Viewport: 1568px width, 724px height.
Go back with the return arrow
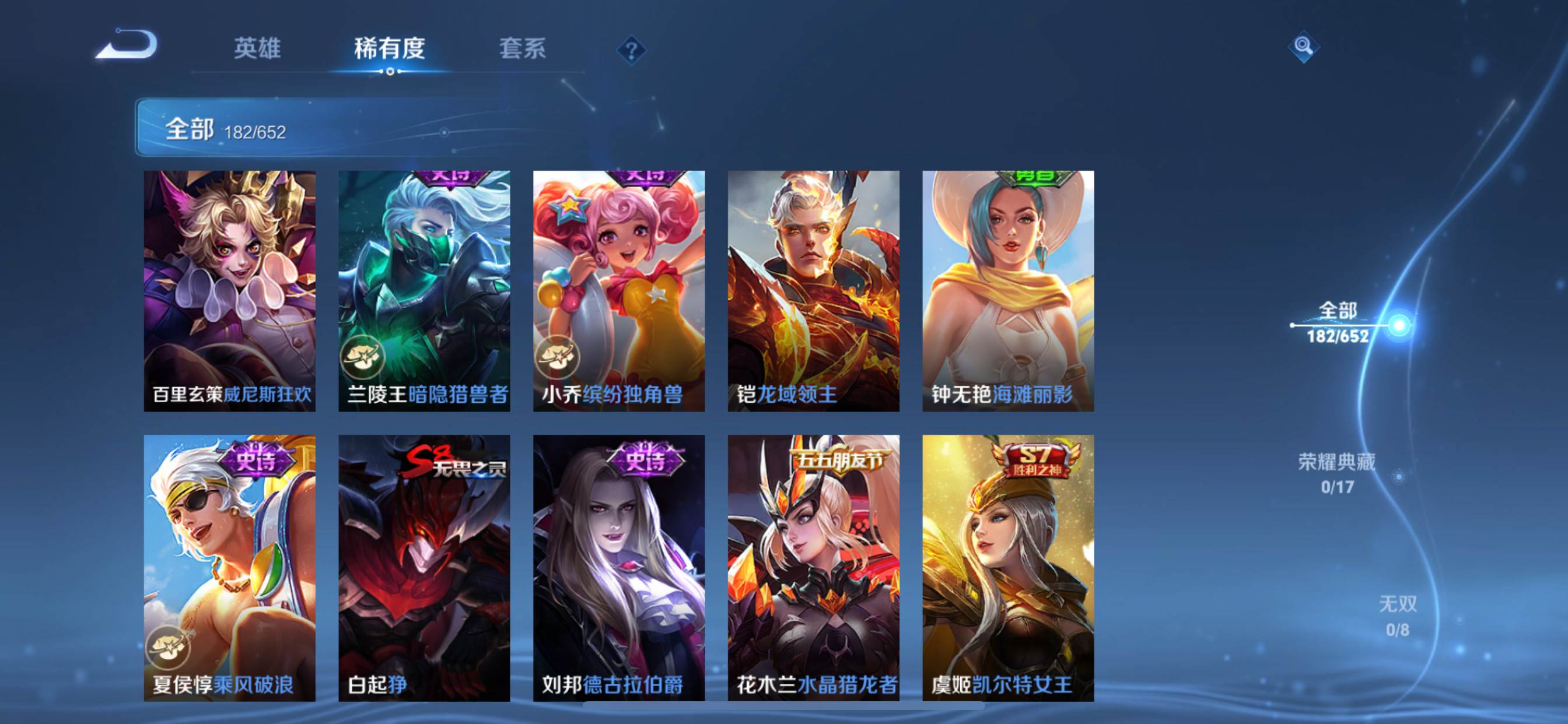pos(127,45)
